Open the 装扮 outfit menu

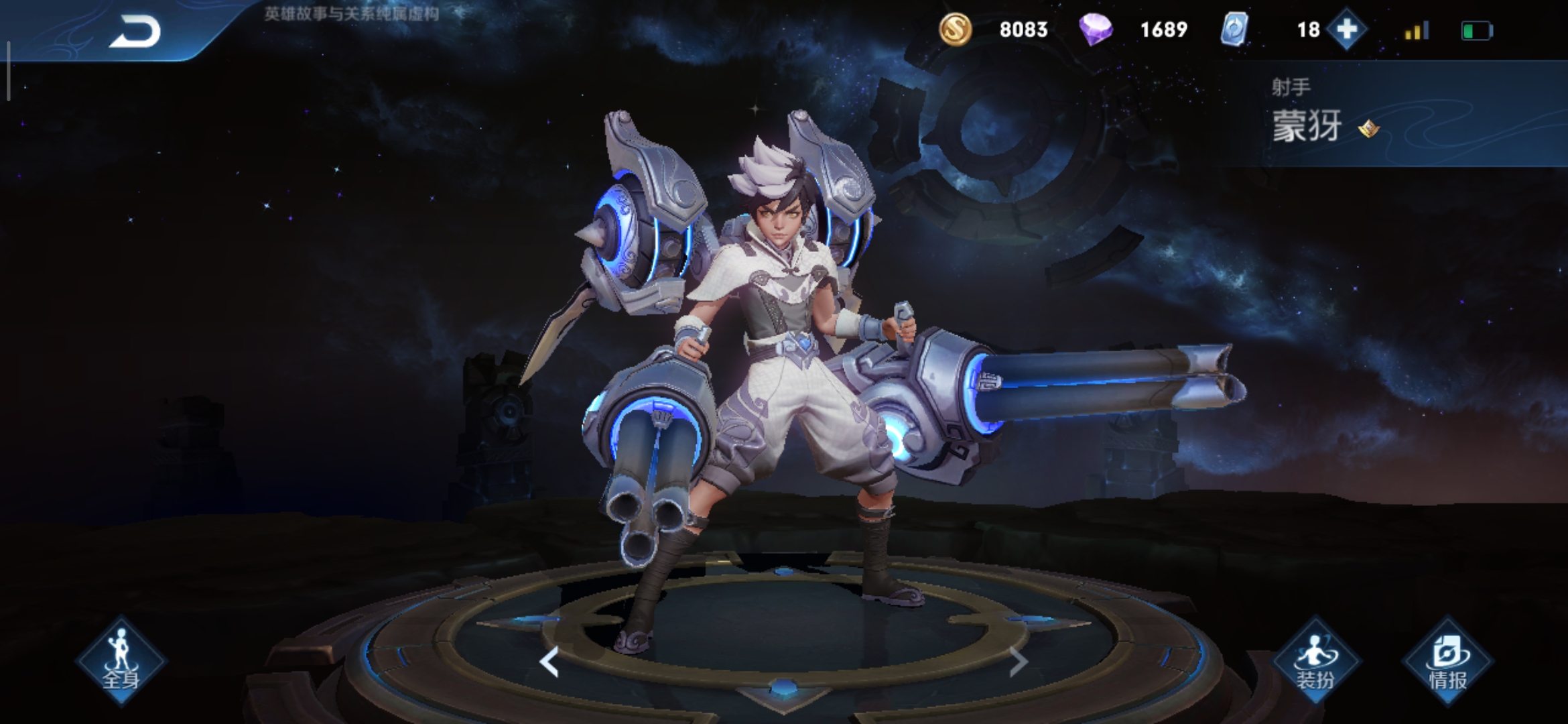click(1315, 661)
